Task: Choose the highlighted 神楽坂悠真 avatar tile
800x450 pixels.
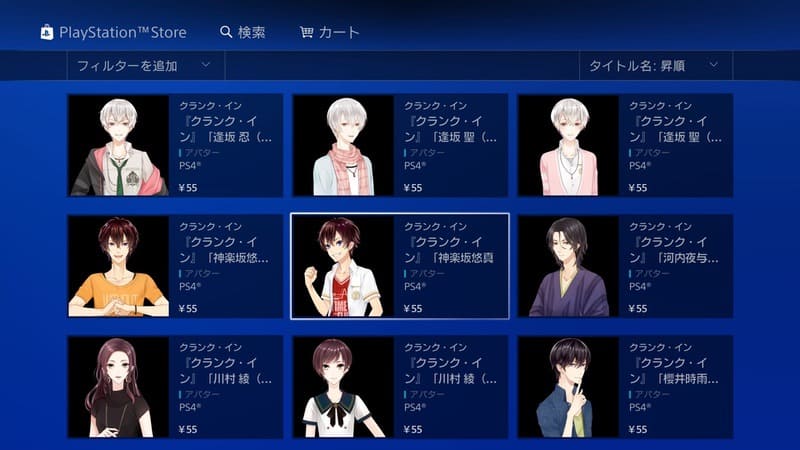Action: click(x=399, y=266)
